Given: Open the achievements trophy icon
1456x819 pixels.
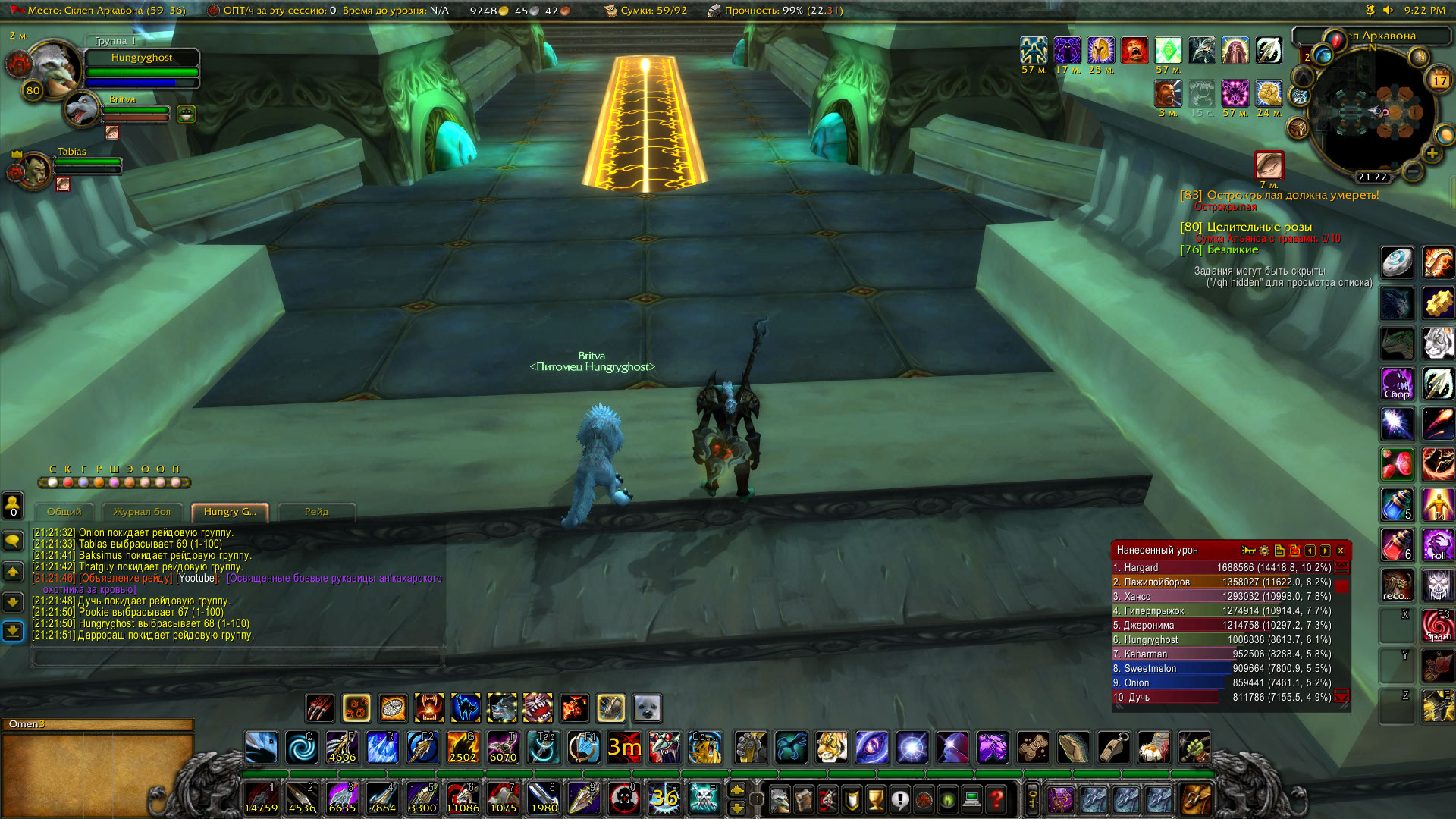Looking at the screenshot, I should click(x=876, y=798).
